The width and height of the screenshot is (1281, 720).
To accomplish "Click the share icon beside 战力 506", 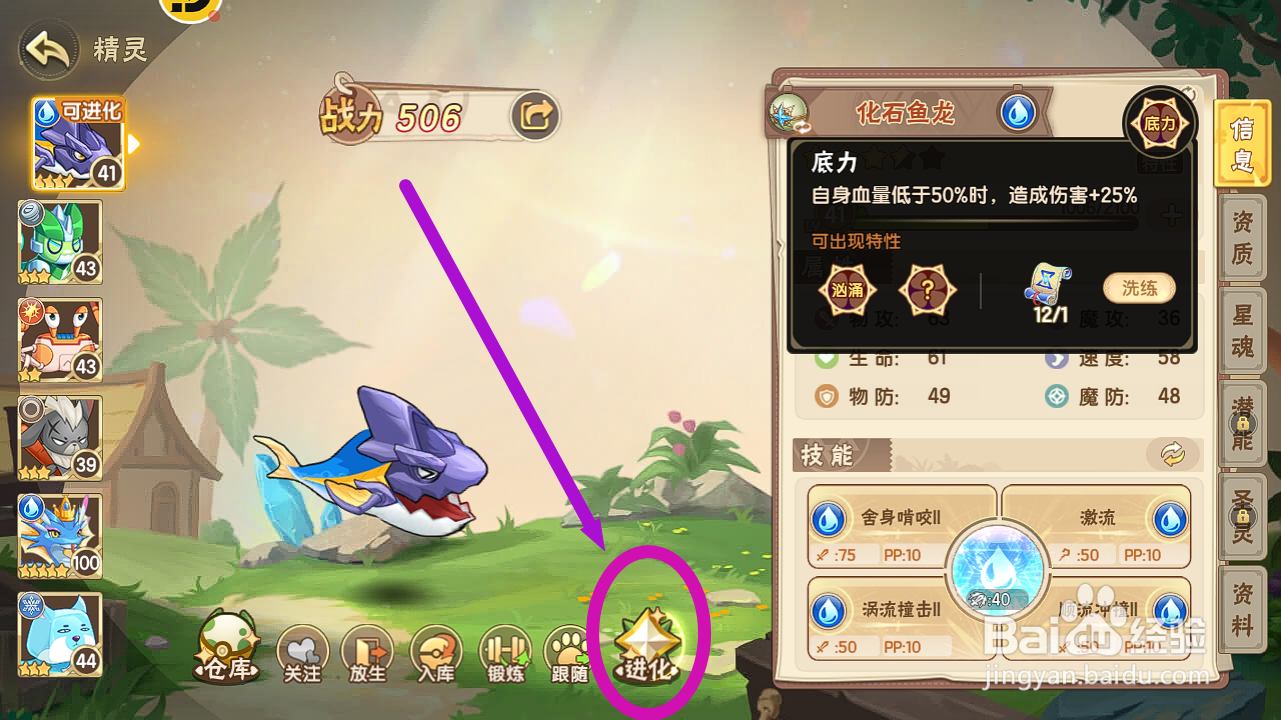I will (533, 116).
